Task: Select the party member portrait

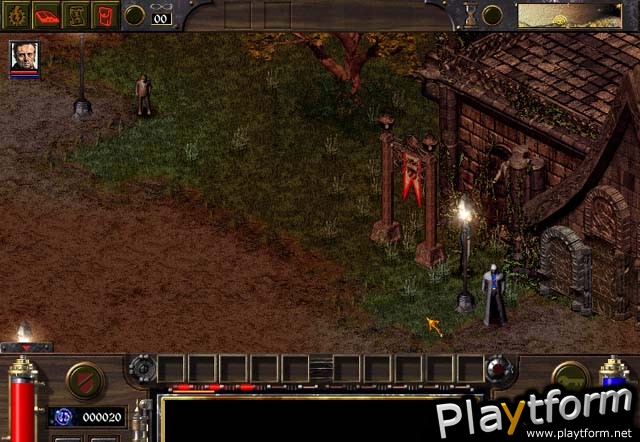Action: click(x=24, y=58)
